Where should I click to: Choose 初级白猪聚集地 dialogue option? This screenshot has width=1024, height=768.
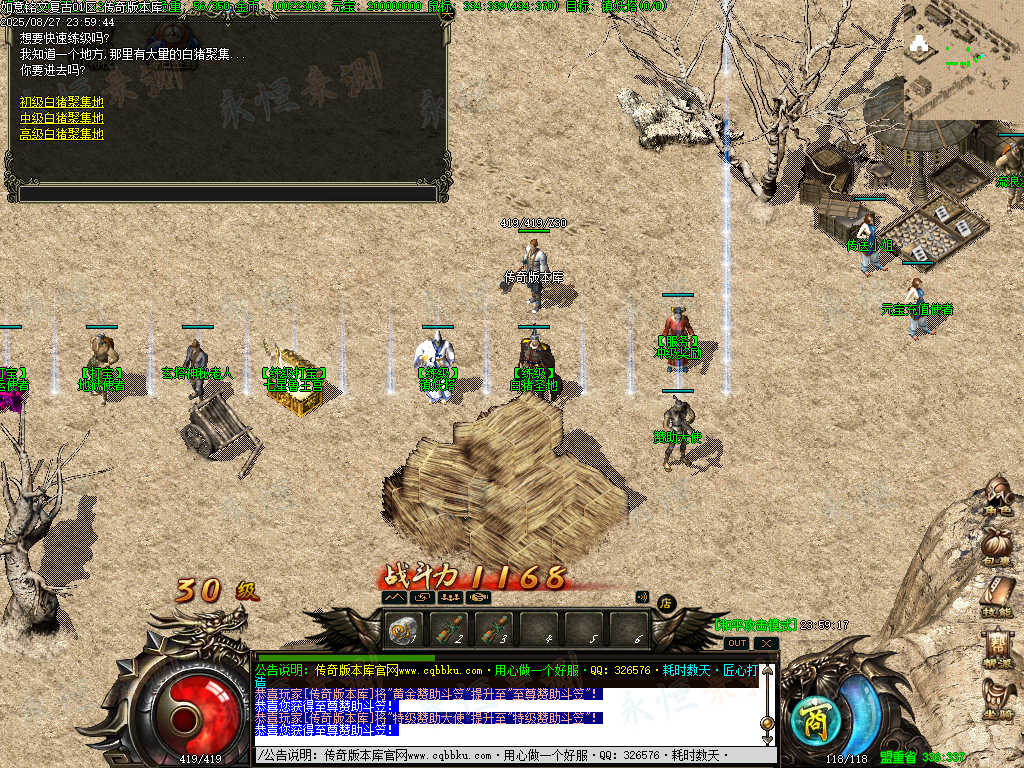click(61, 102)
